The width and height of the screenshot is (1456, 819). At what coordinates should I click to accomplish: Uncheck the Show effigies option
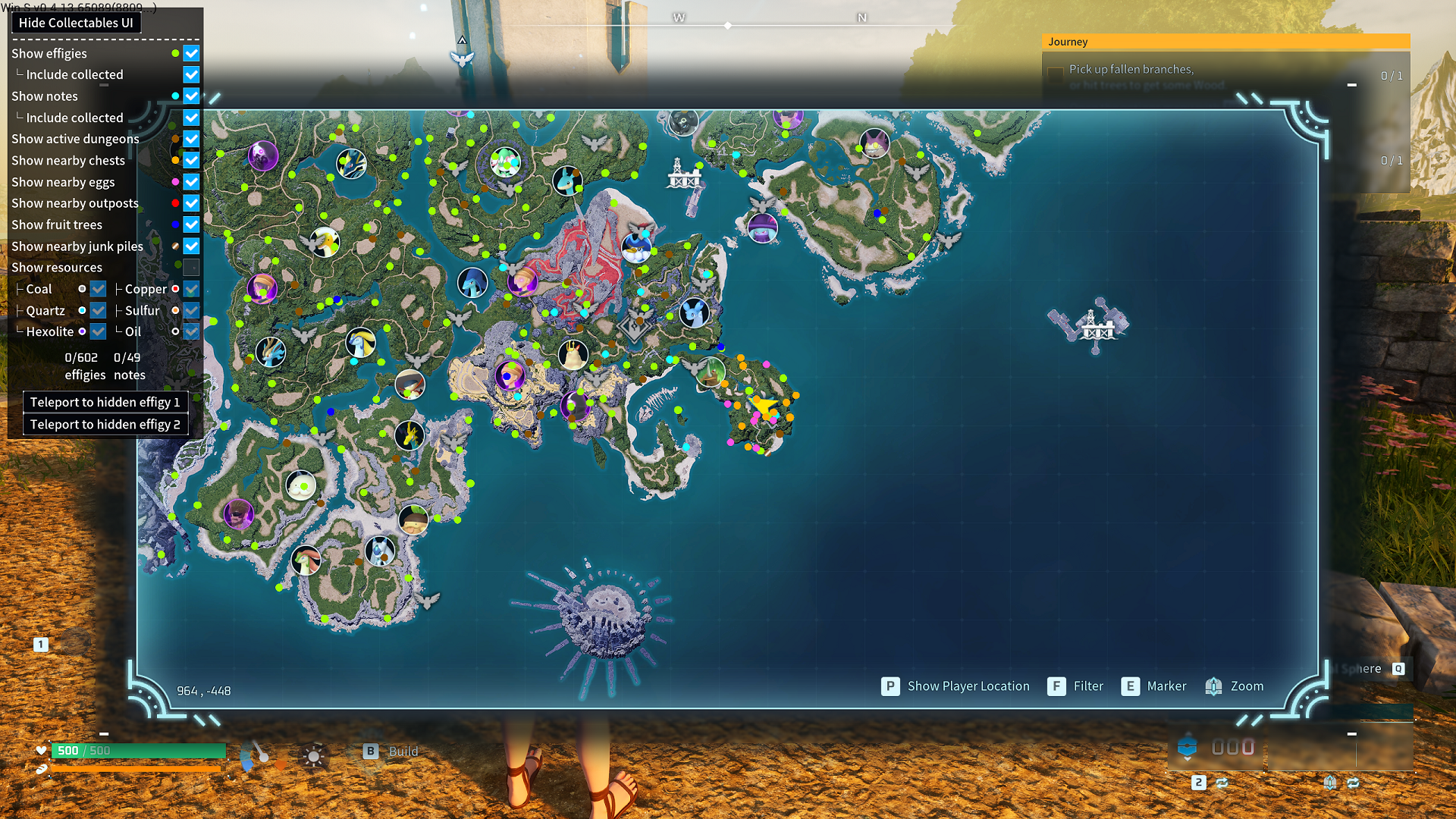191,53
